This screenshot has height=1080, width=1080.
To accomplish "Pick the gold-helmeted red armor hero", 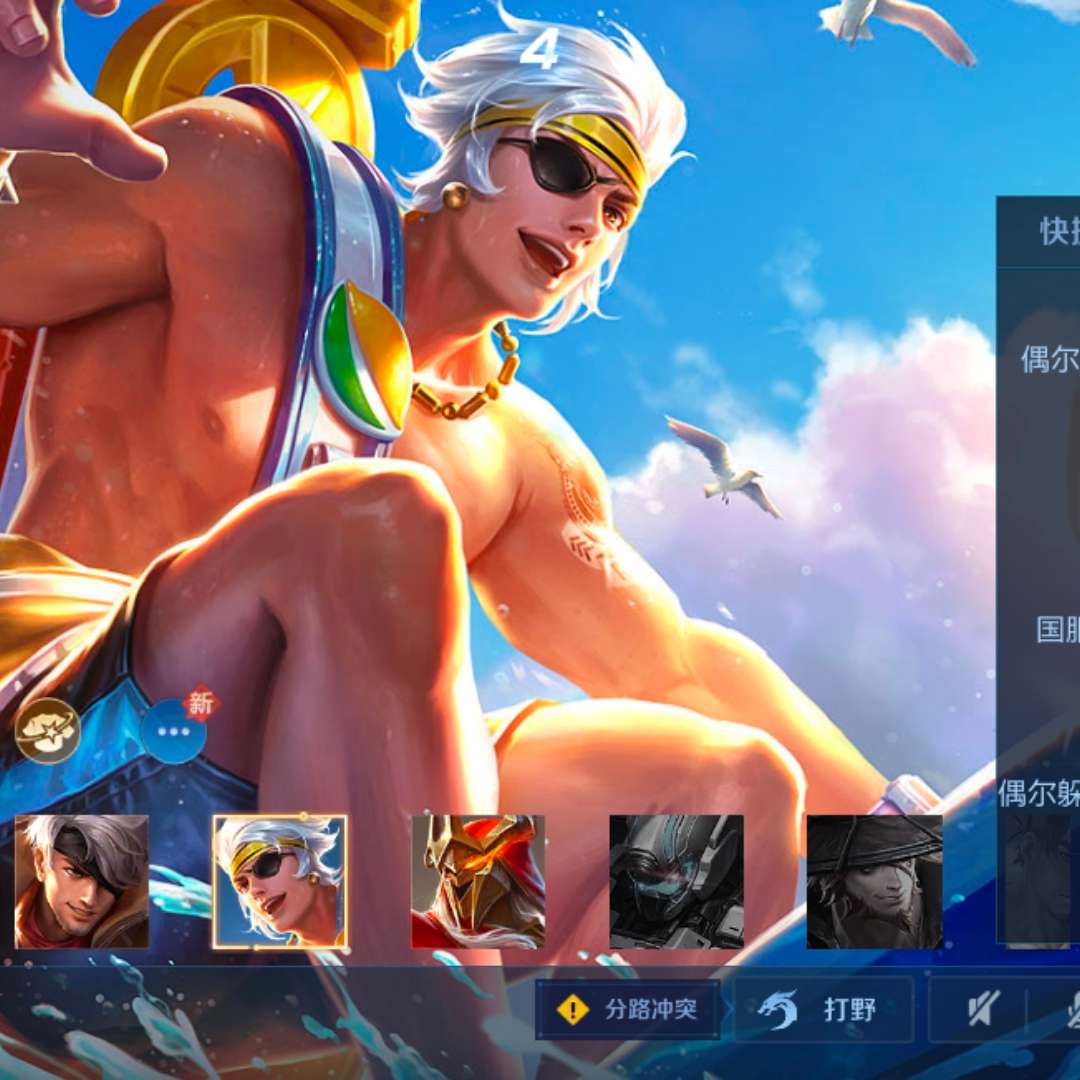I will click(478, 881).
